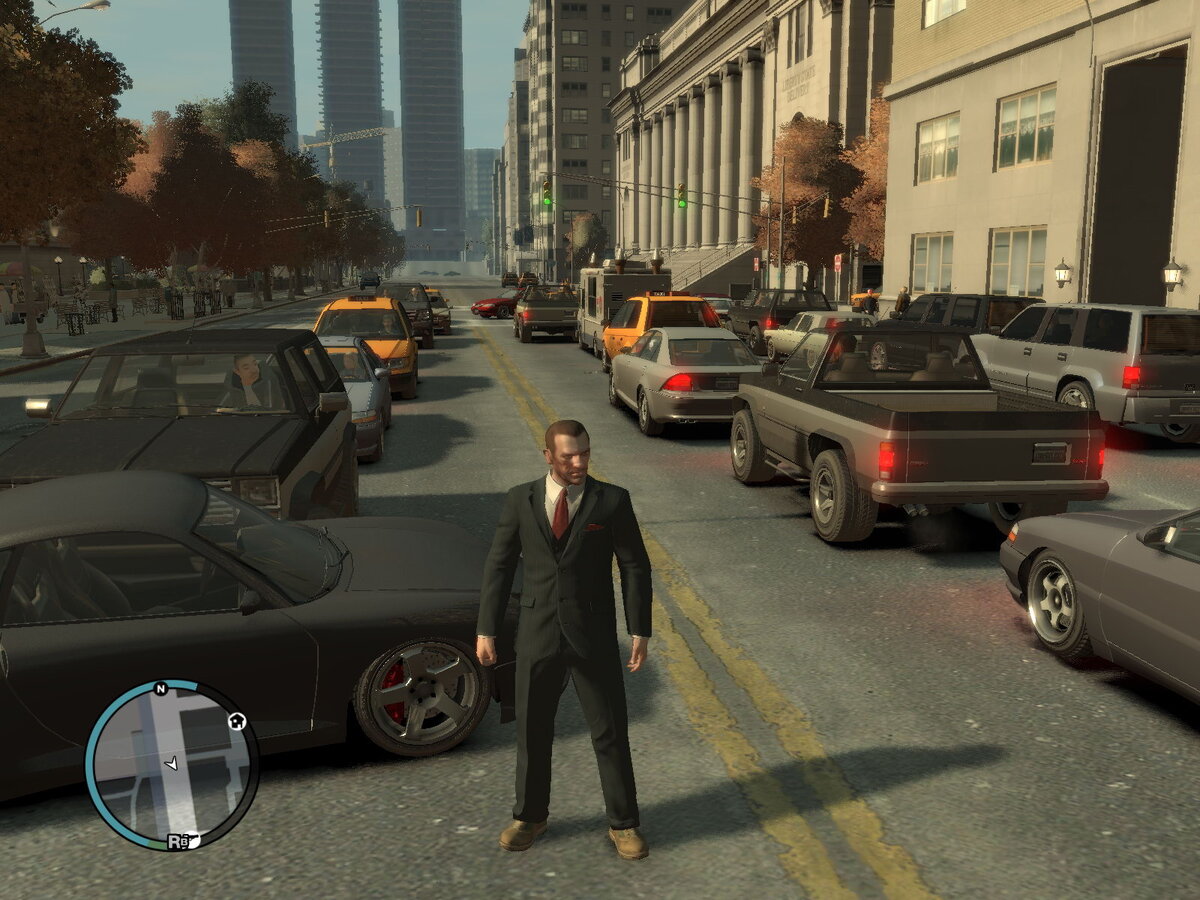1200x900 pixels.
Task: Click the player arrow on the minimap
Action: [x=171, y=764]
